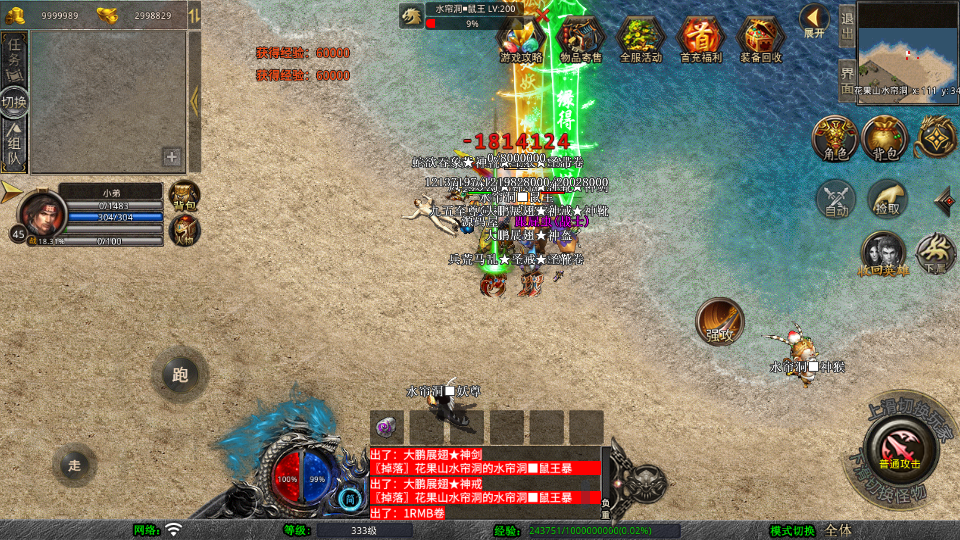Toggle the 跑 run movement button
Viewport: 960px width, 540px height.
click(x=180, y=376)
